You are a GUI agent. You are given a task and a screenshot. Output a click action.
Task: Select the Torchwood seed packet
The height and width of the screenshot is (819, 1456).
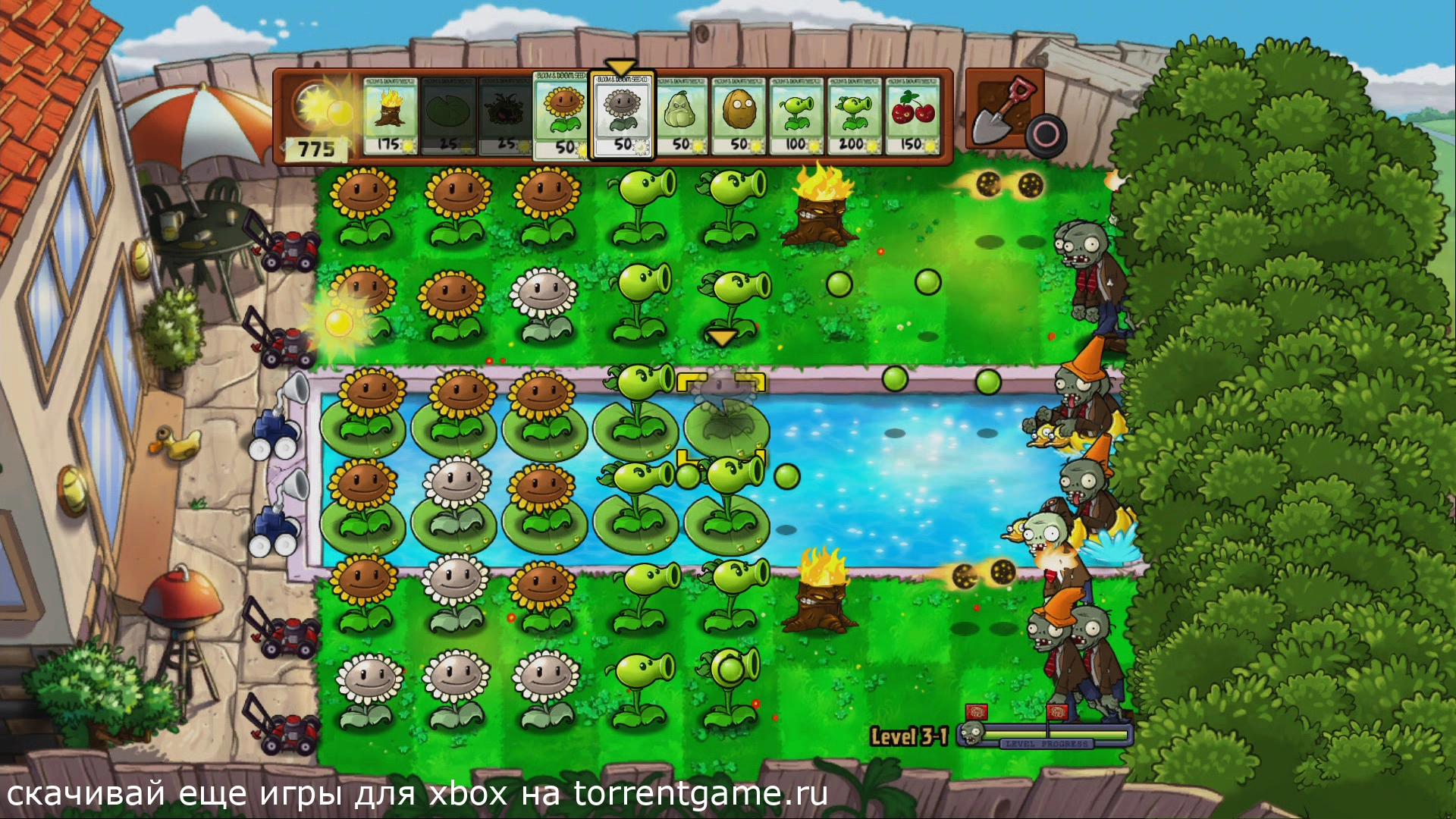[390, 116]
